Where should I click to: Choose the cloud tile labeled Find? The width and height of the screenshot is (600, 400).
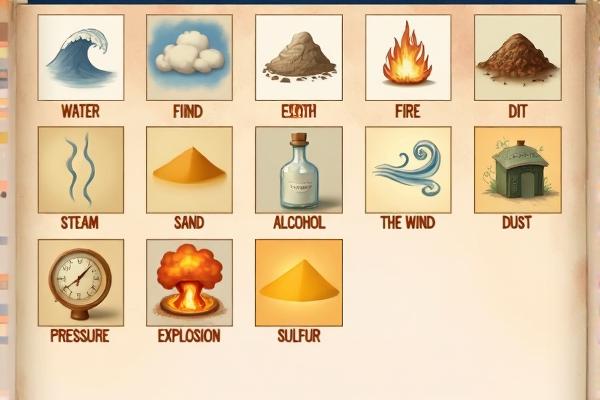tap(189, 58)
